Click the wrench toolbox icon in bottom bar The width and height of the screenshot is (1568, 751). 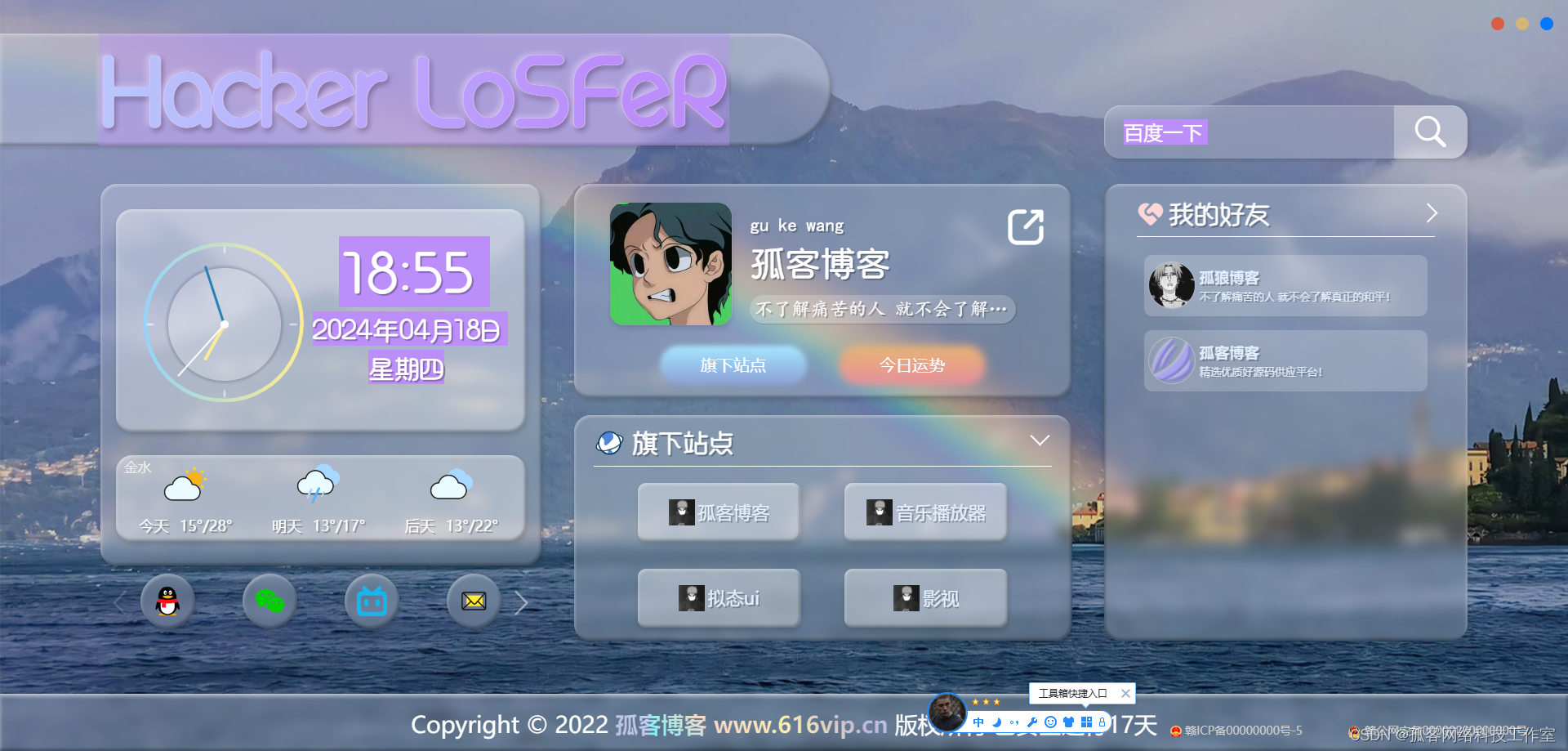(1031, 722)
